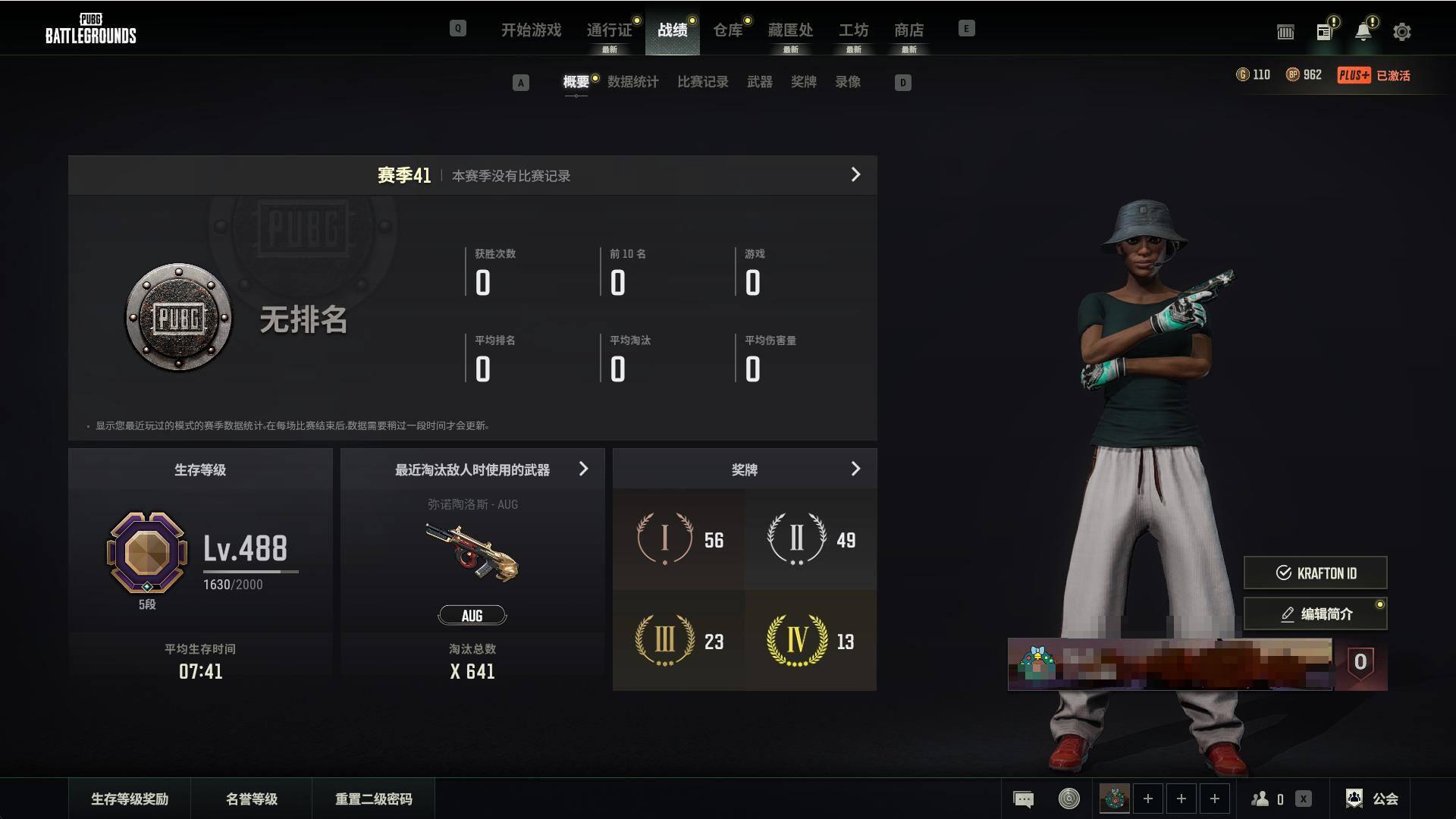This screenshot has width=1456, height=819.
Task: Open the recent weapon eliminations panel header
Action: pos(472,469)
